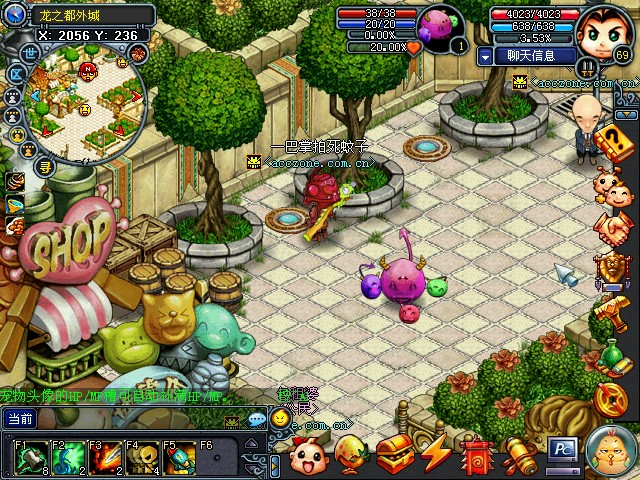Select the 当前 chat channel tab
Screen dimensions: 640x480
click(x=19, y=419)
